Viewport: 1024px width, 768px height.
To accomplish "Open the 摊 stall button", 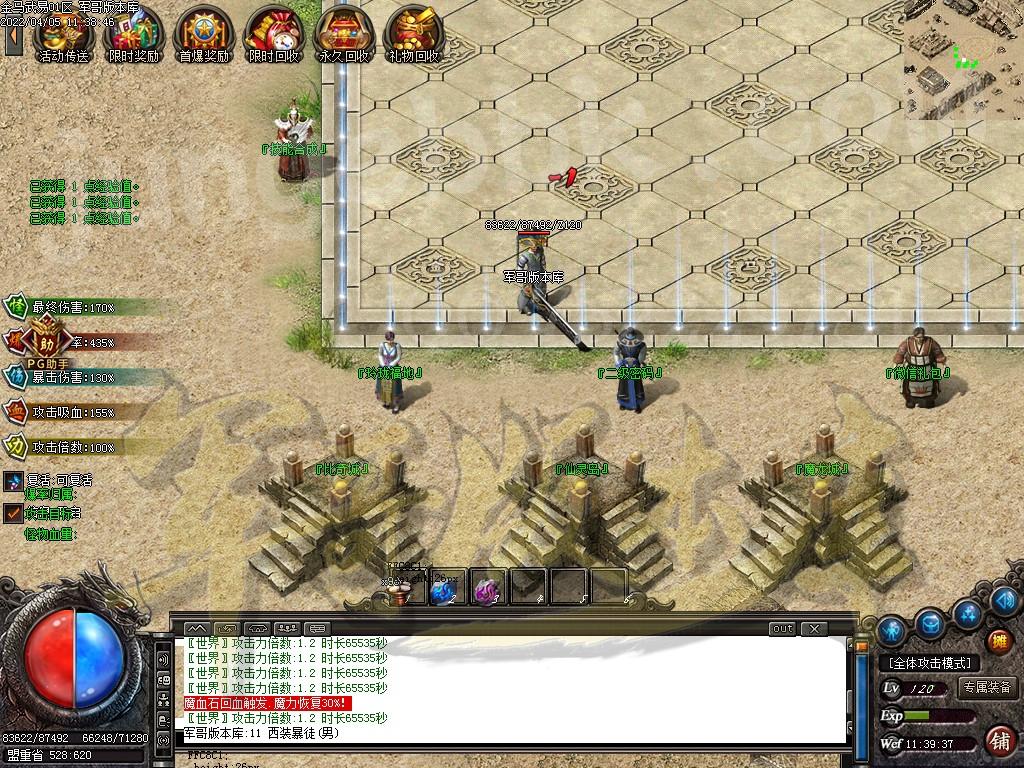I will click(998, 641).
